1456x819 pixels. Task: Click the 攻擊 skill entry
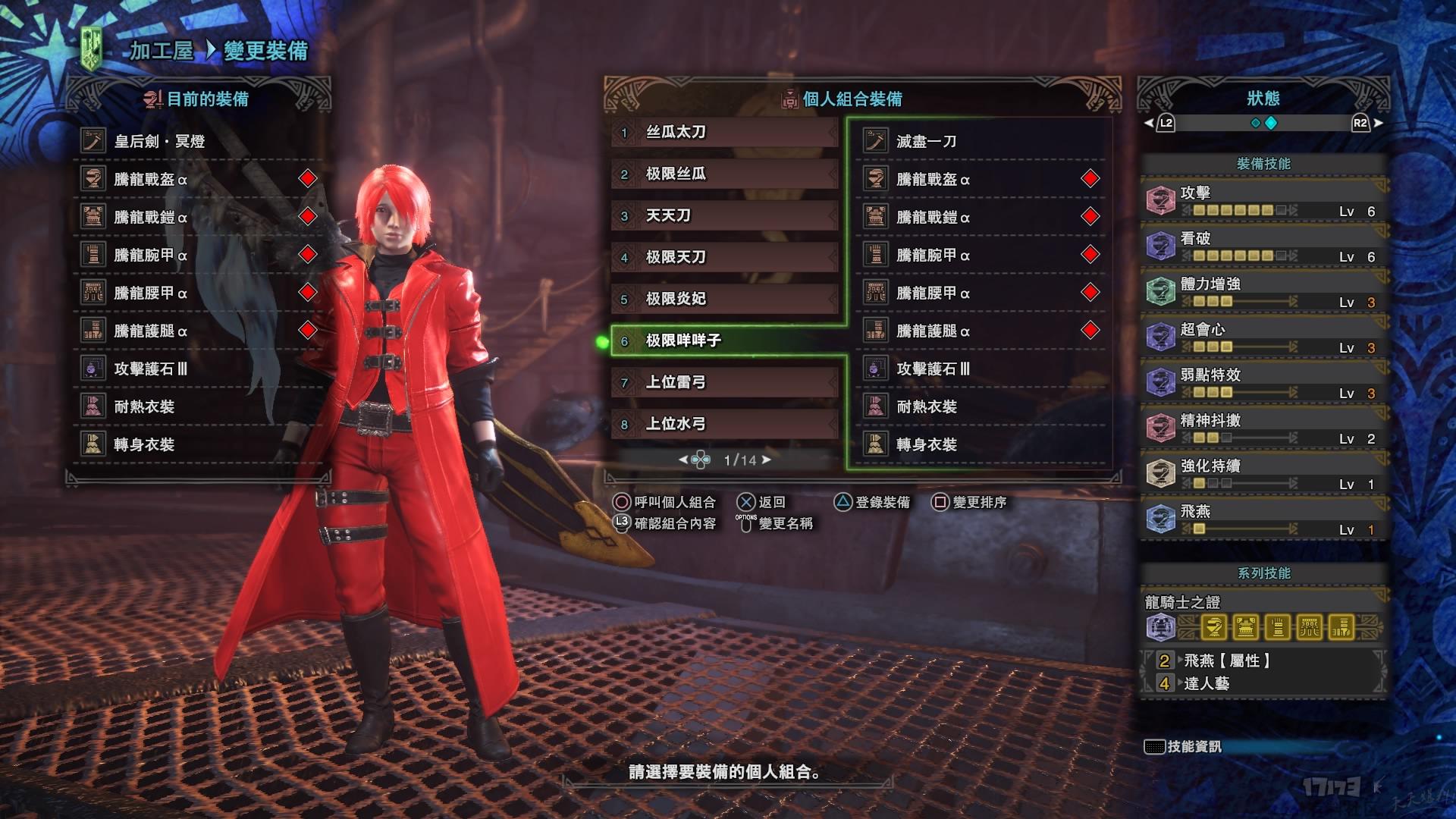click(1263, 201)
